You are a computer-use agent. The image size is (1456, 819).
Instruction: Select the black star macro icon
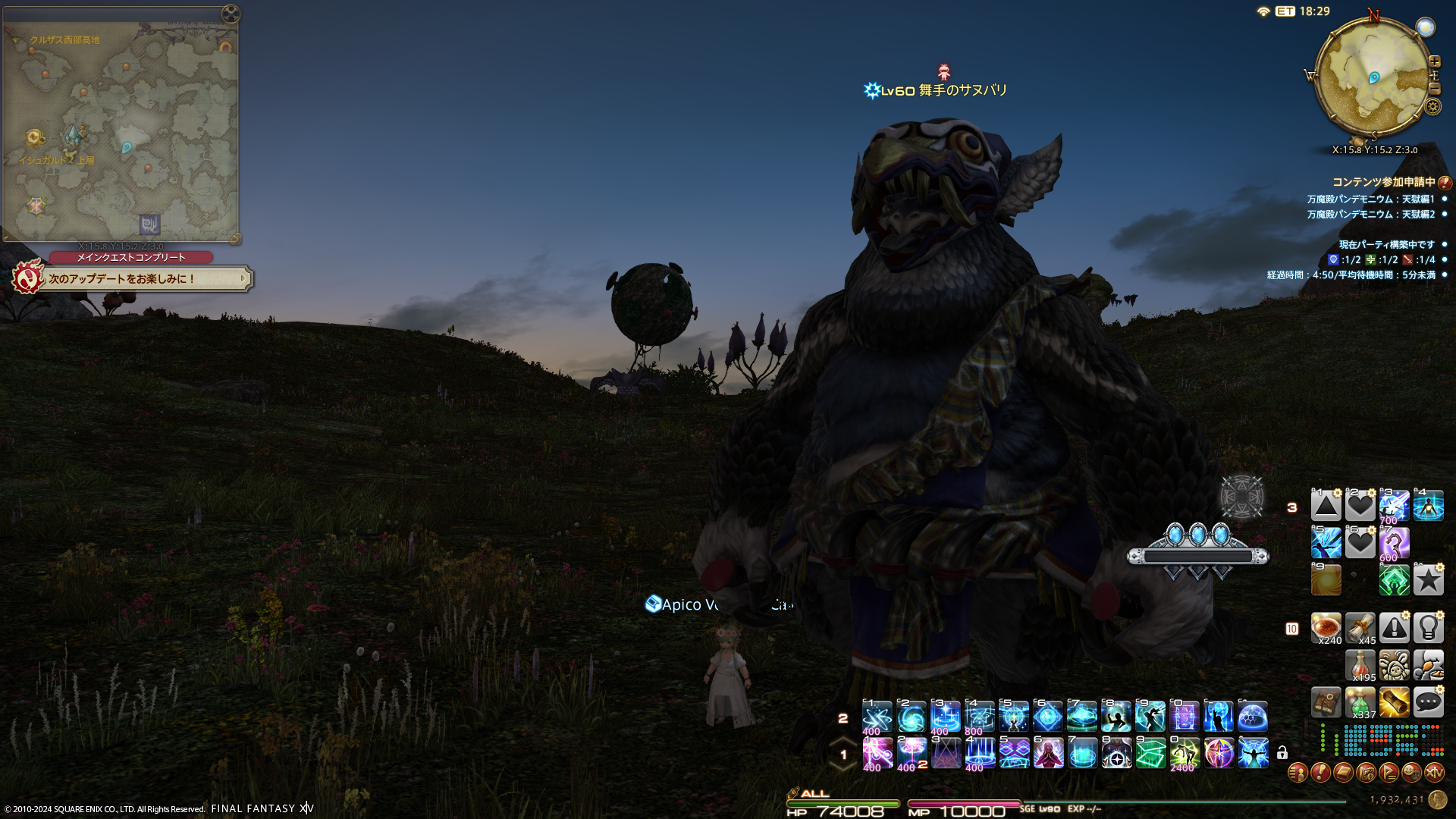1428,580
